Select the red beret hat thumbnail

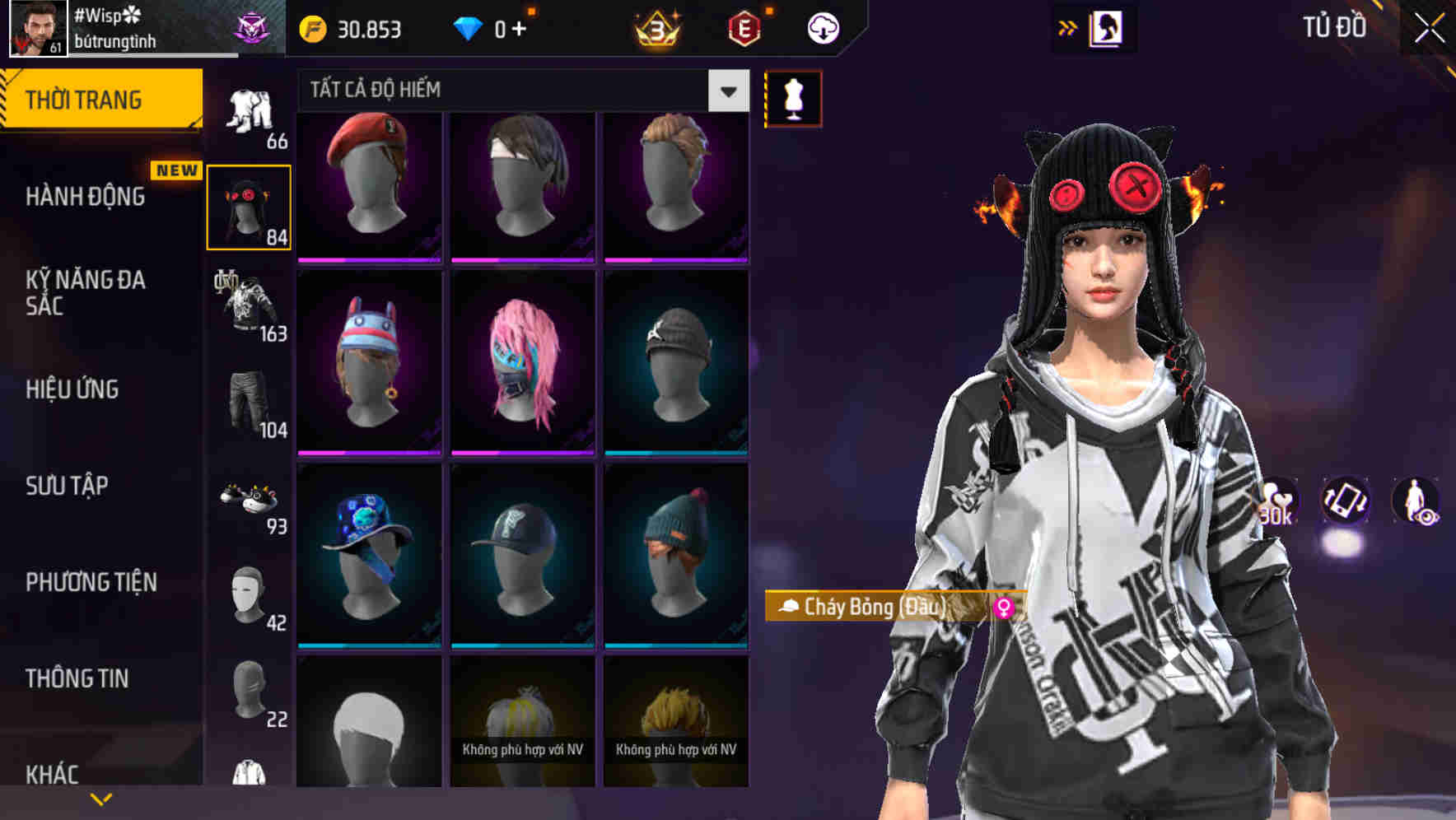click(368, 185)
